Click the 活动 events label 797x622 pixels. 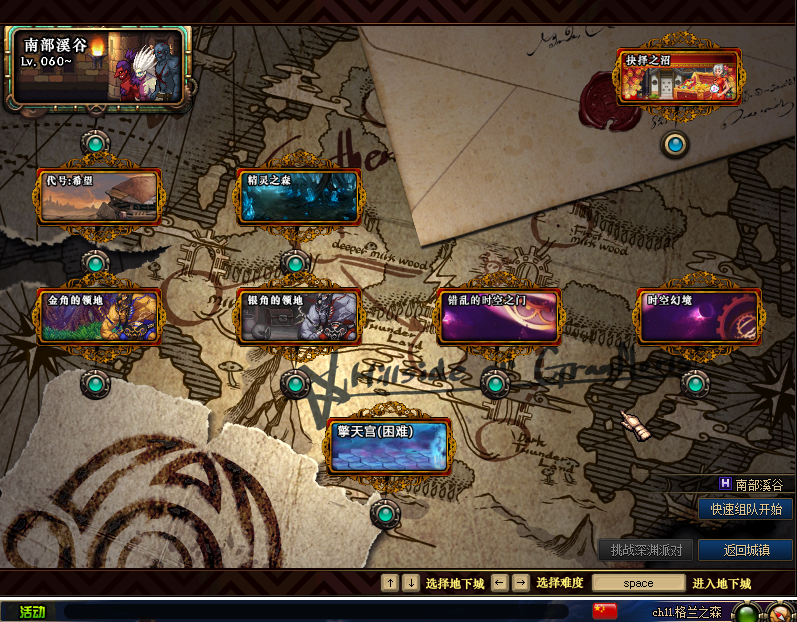coord(32,611)
